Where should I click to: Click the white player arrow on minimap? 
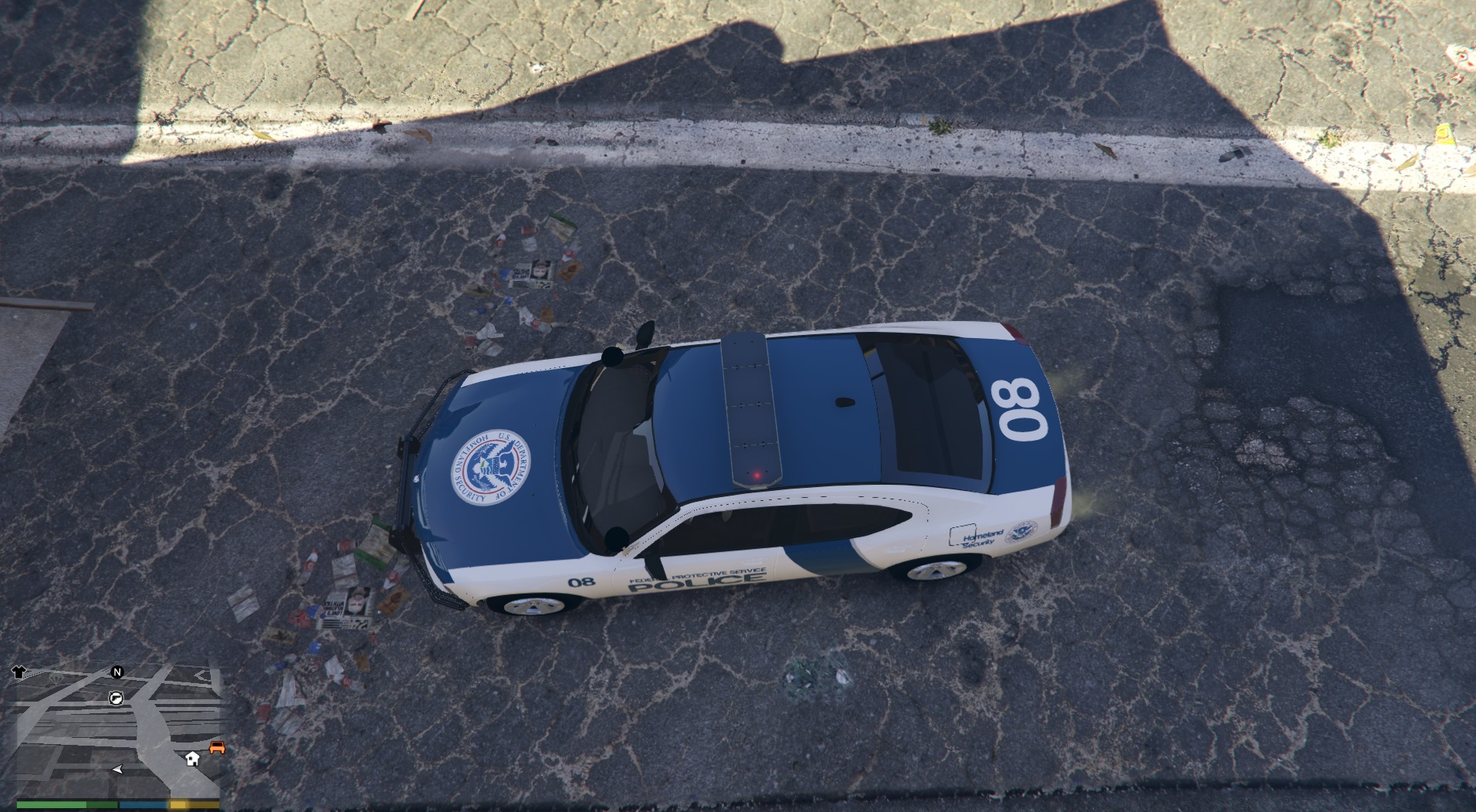(117, 770)
